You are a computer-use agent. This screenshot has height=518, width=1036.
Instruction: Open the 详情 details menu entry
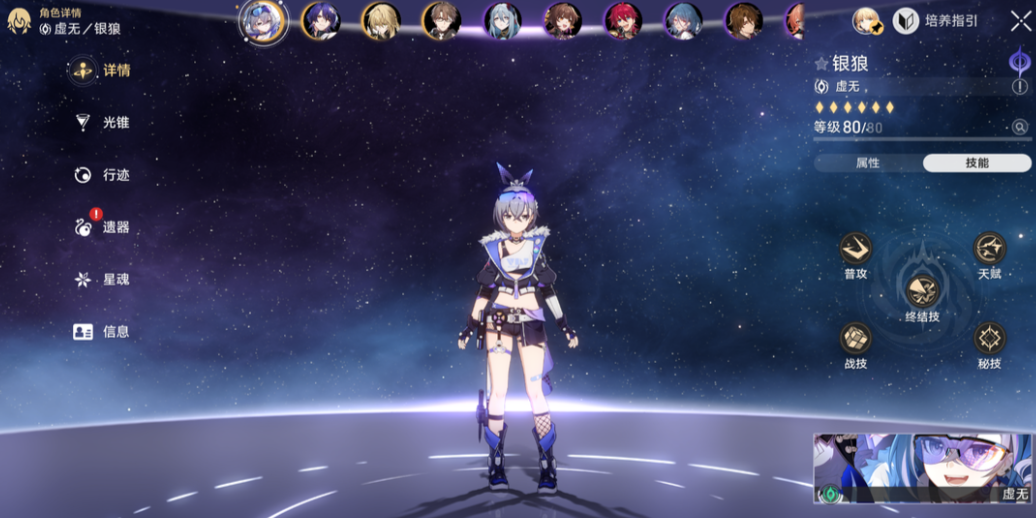pyautogui.click(x=103, y=71)
